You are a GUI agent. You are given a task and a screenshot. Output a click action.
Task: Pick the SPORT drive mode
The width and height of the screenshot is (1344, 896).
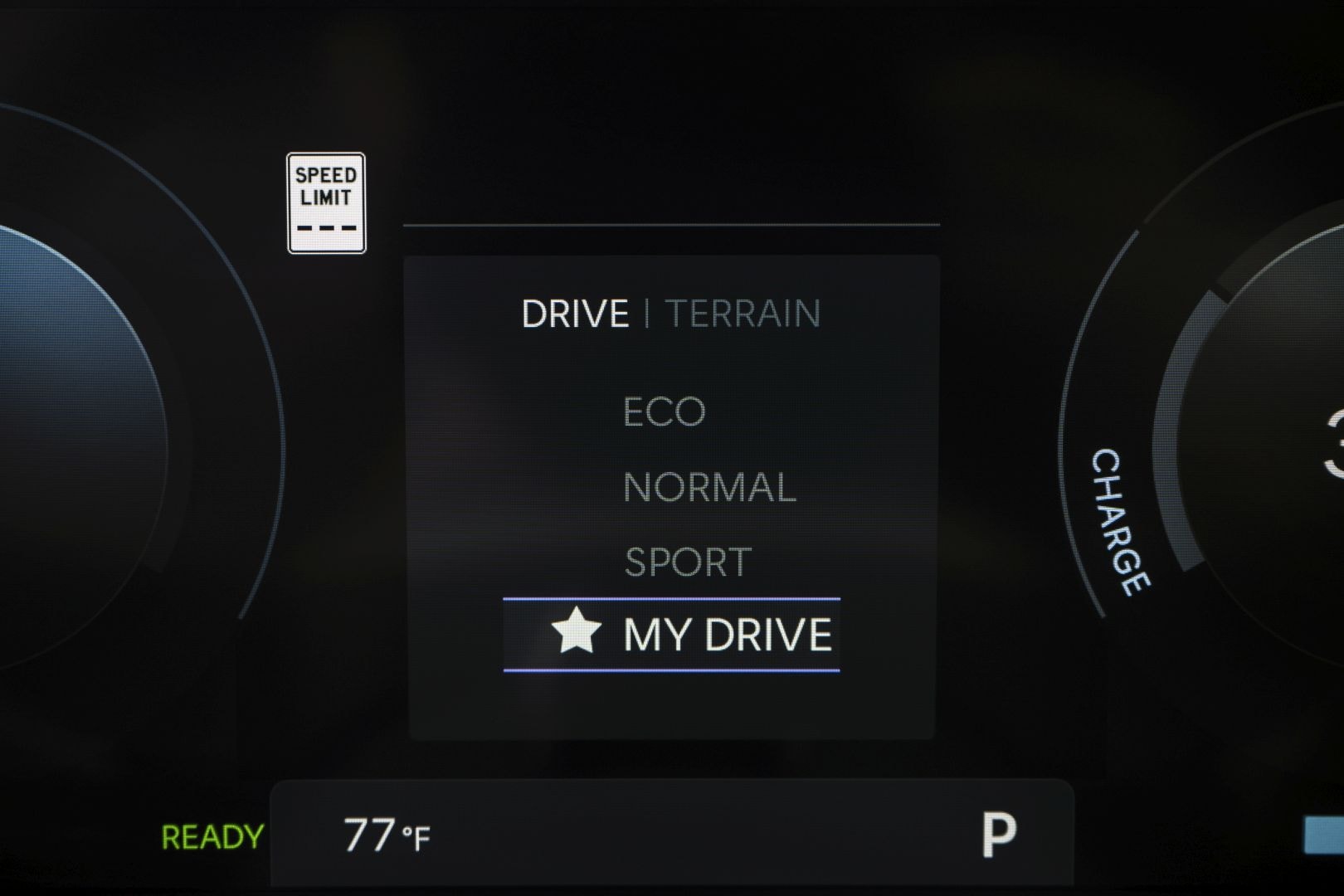pos(688,562)
